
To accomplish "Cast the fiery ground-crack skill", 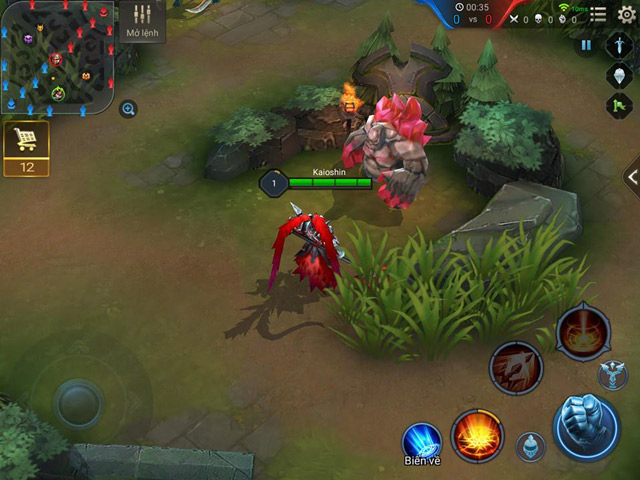I will (477, 435).
